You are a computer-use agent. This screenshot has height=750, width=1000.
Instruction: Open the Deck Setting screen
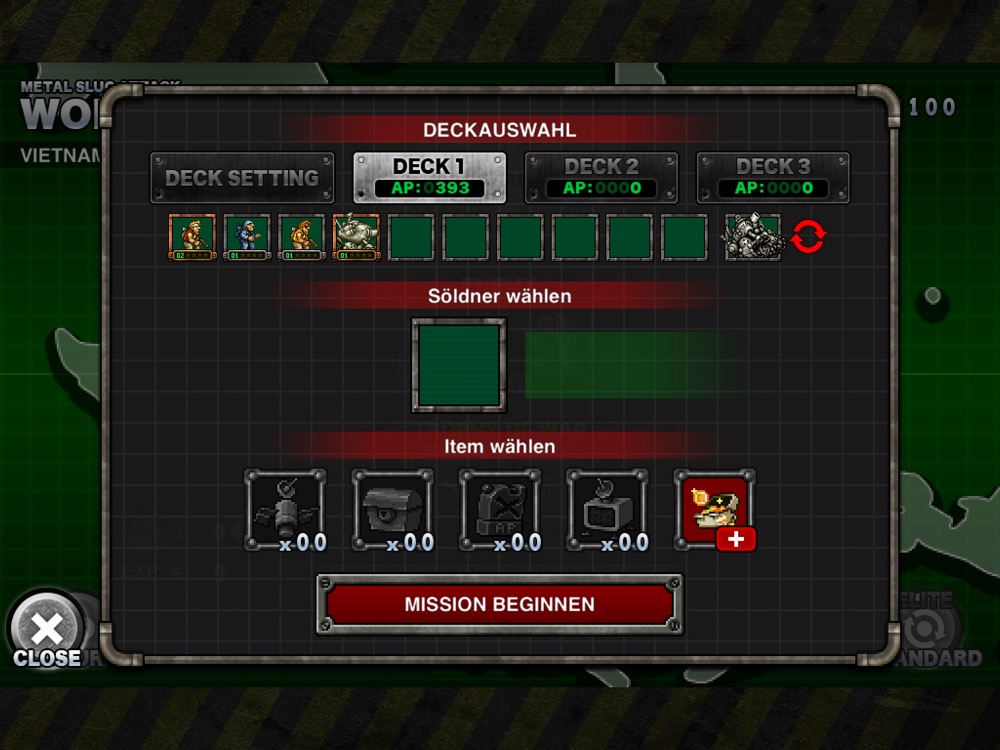(x=242, y=178)
